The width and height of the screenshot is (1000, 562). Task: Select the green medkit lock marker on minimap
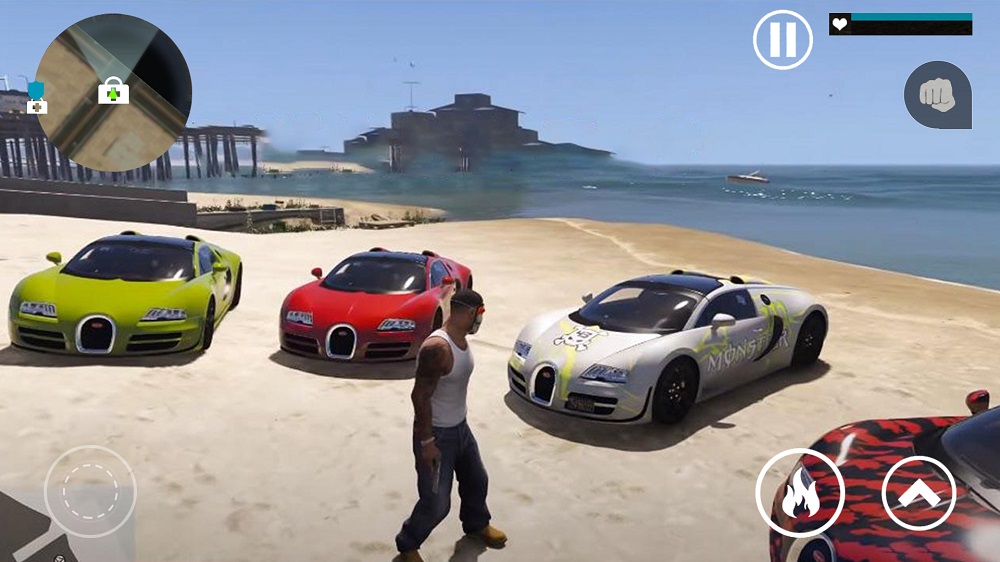(x=114, y=91)
